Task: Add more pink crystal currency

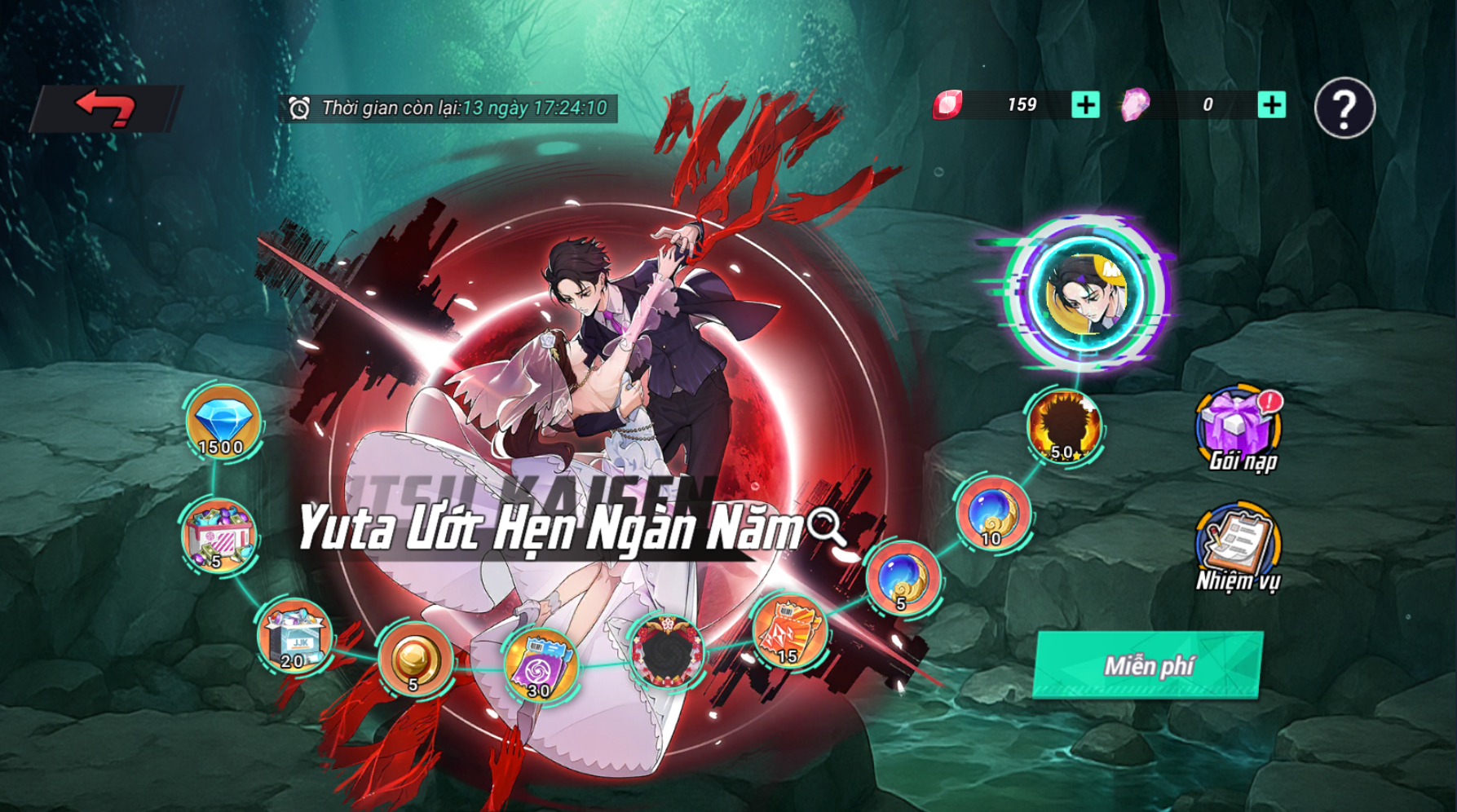Action: [x=1271, y=105]
